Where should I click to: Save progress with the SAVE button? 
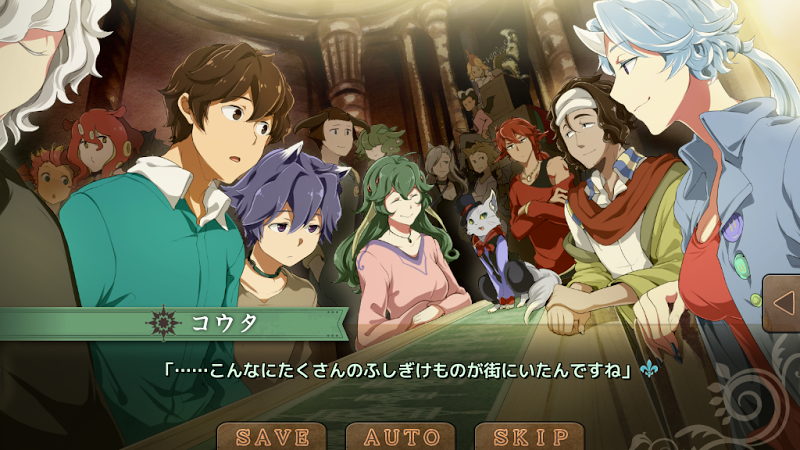point(272,437)
